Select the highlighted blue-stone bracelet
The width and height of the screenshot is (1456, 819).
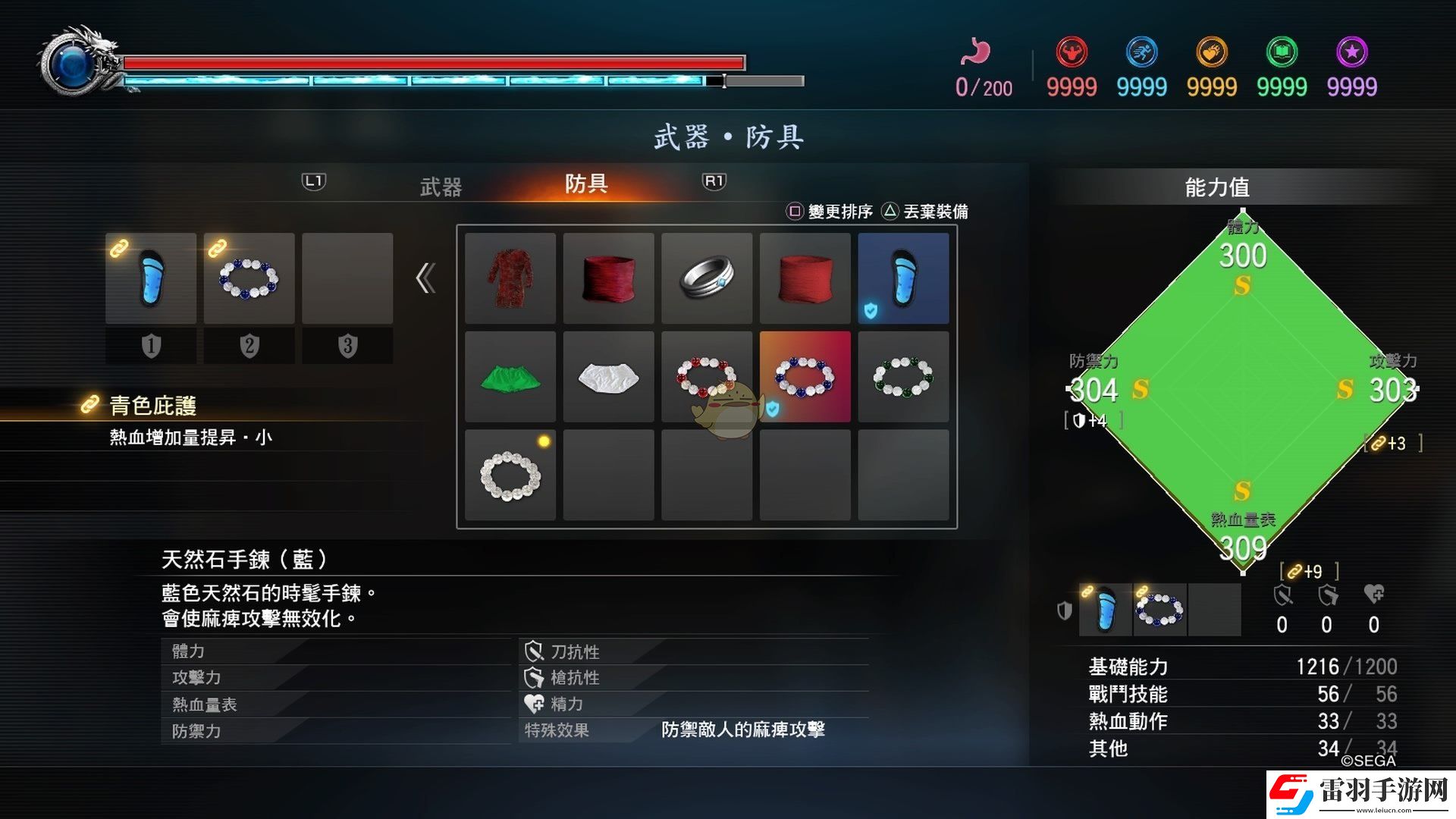click(805, 377)
